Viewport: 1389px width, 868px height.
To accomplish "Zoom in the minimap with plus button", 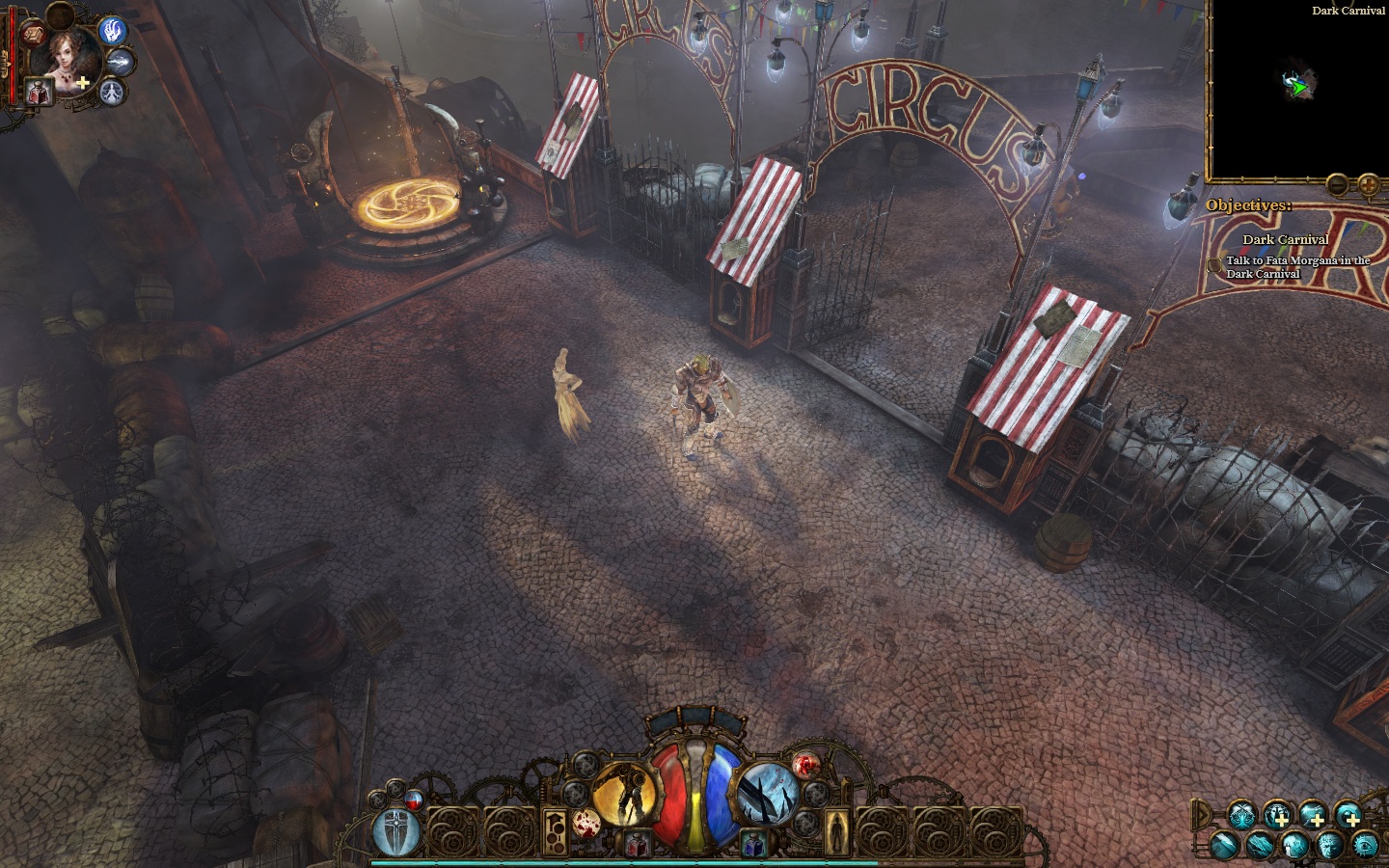I will click(1368, 183).
